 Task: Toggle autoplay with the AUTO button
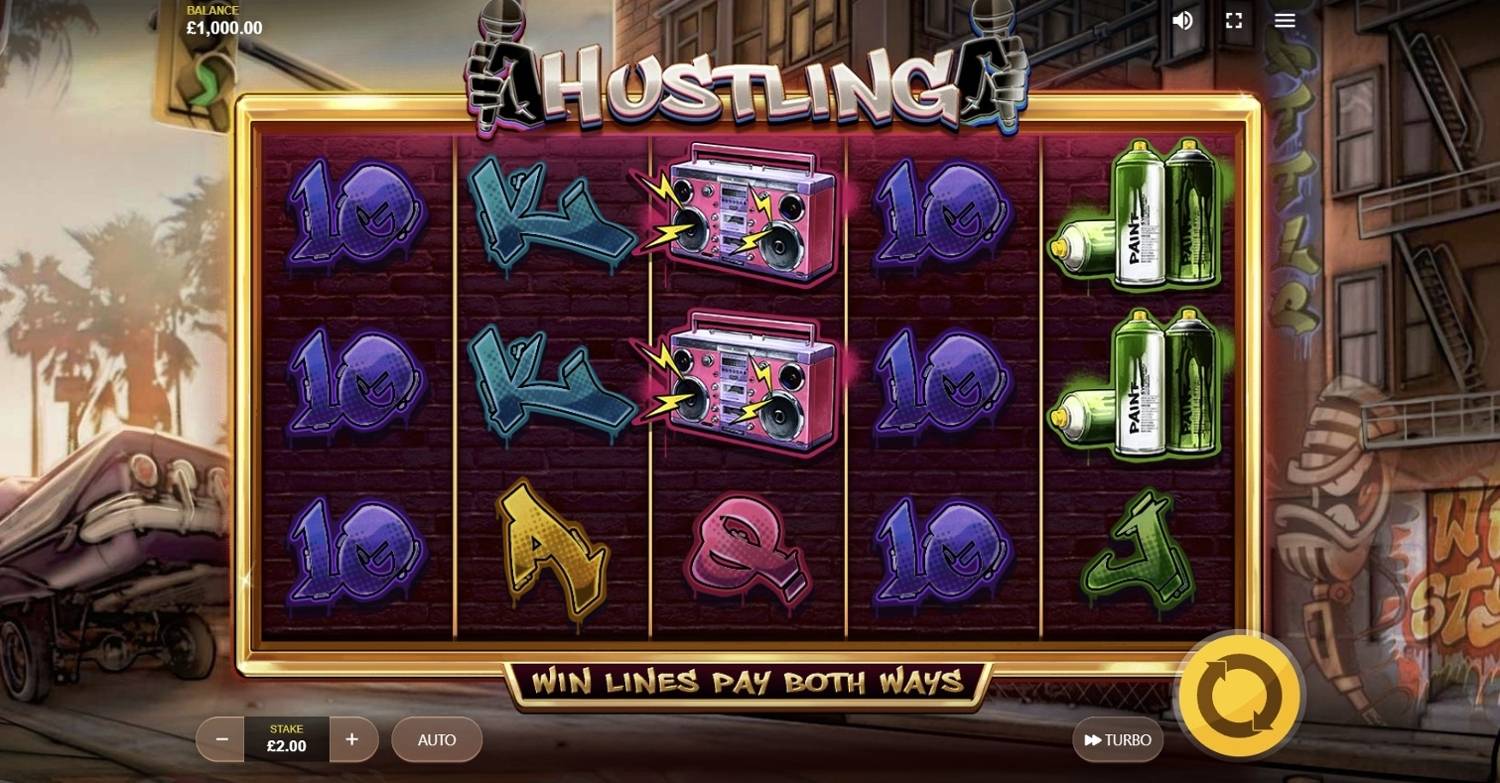[437, 740]
